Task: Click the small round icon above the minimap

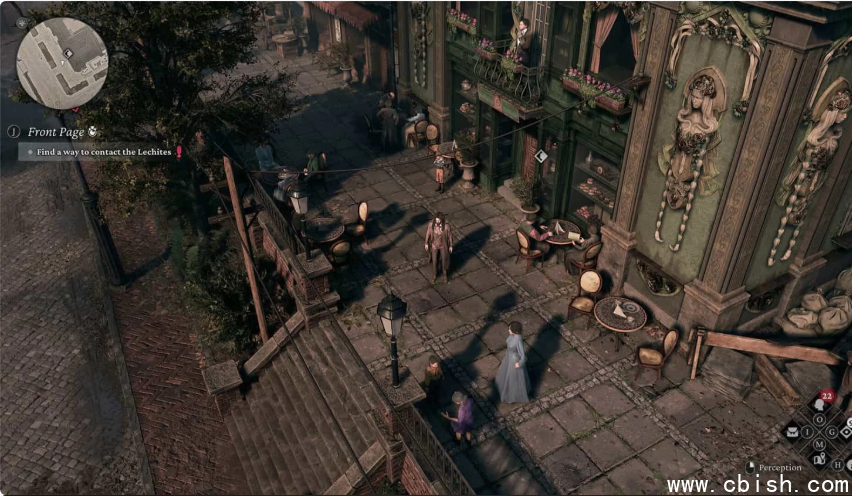Action: [21, 23]
